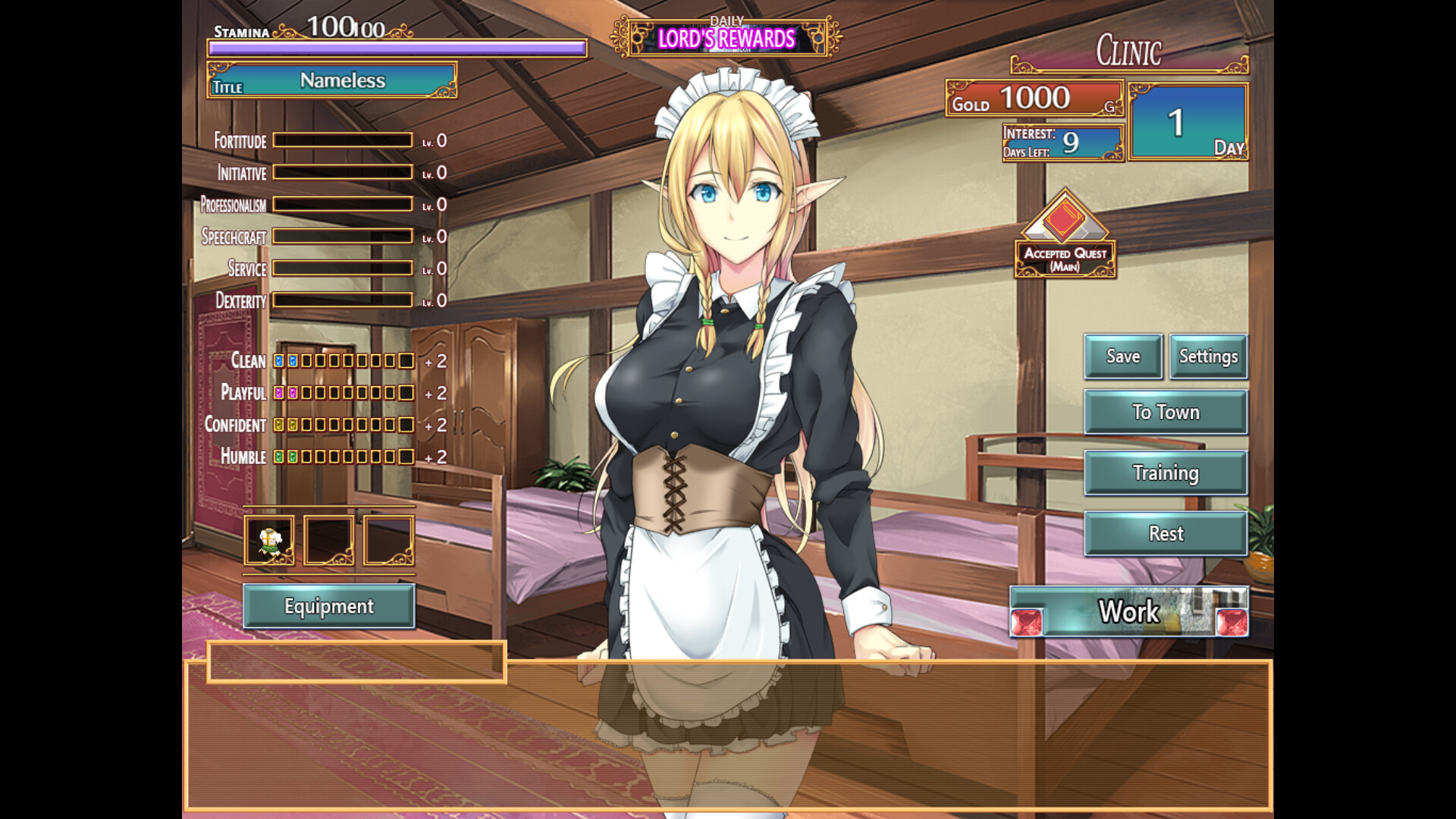Screen dimensions: 1456x819
Task: Toggle a green Humble trait square
Action: (280, 457)
